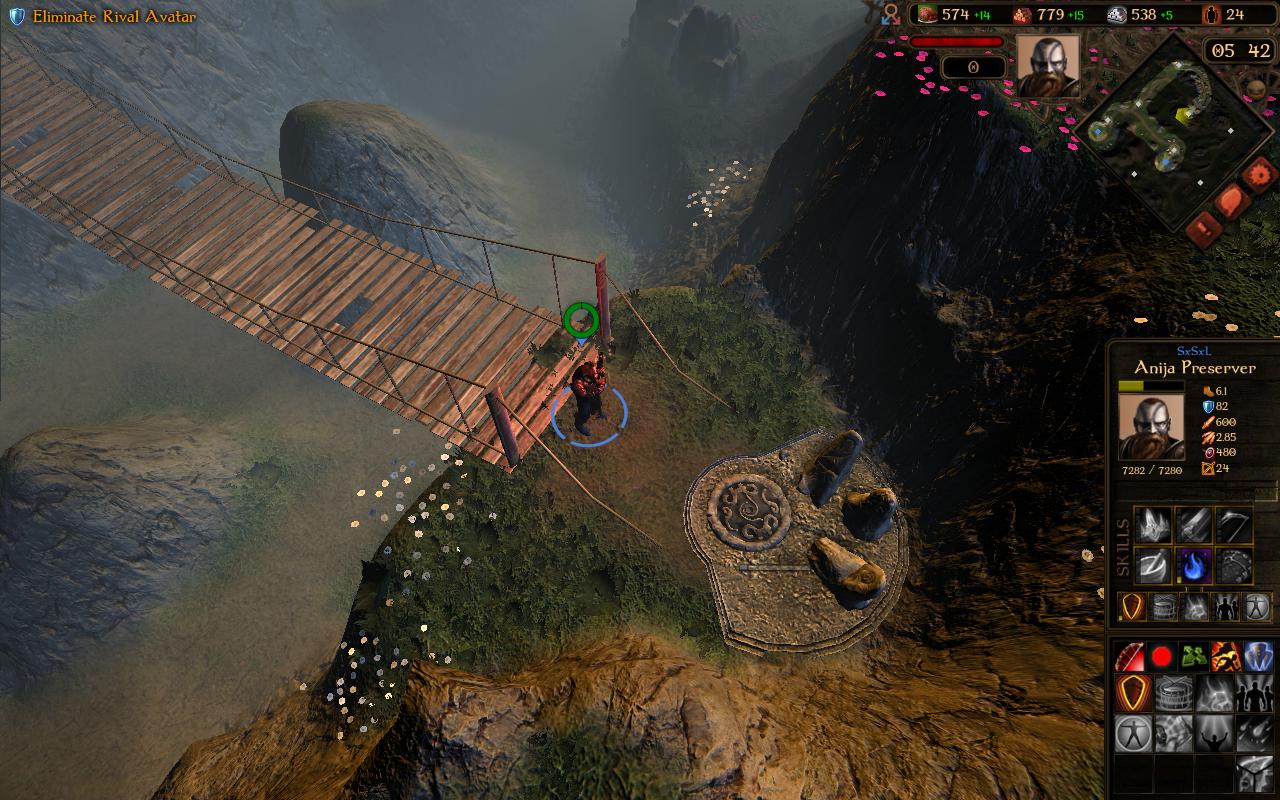Activate the orange running figure command
This screenshot has width=1280, height=800.
[1226, 657]
